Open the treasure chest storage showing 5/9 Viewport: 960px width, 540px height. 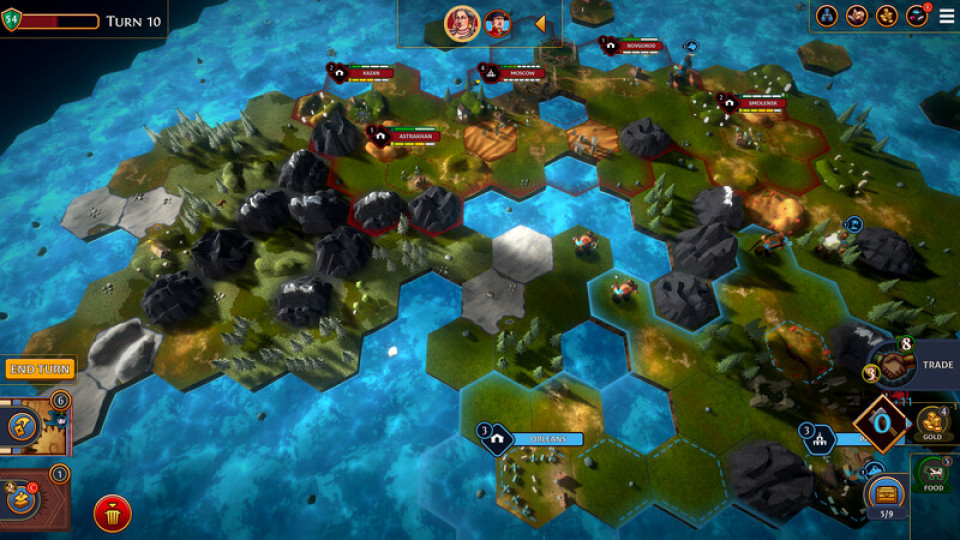886,494
